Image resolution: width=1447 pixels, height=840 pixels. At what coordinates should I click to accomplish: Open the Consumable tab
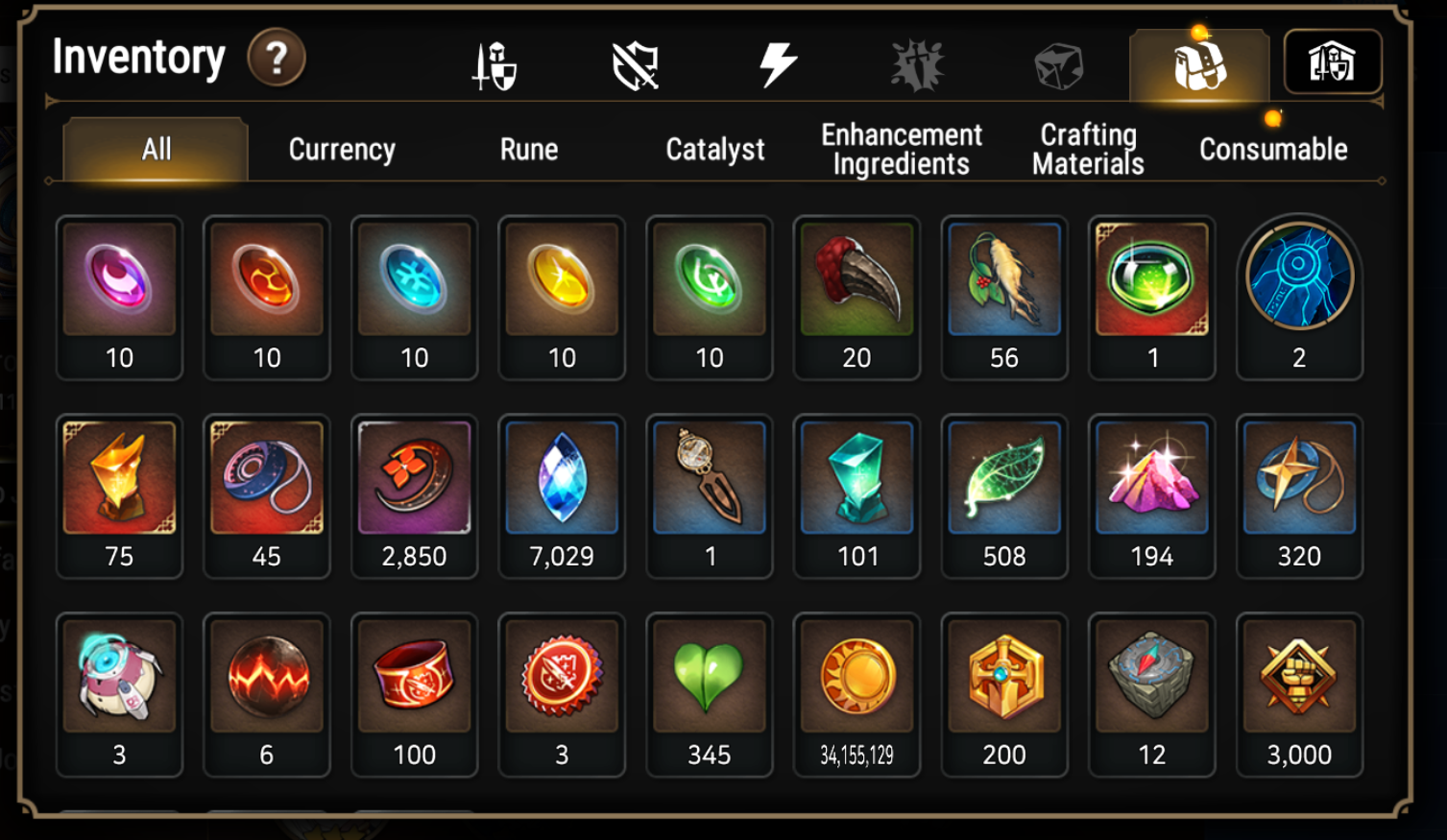pos(1273,149)
